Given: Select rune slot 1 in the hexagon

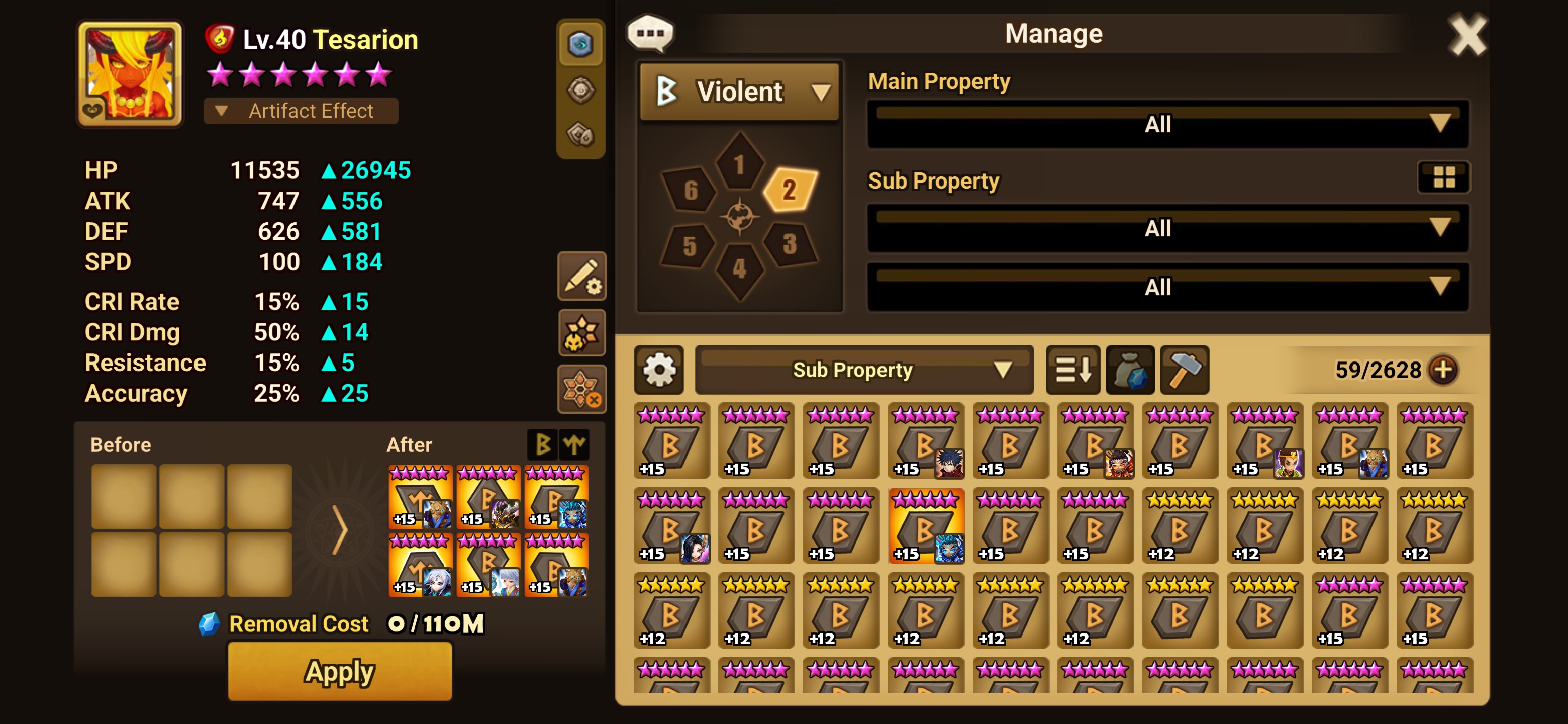Looking at the screenshot, I should (x=739, y=164).
